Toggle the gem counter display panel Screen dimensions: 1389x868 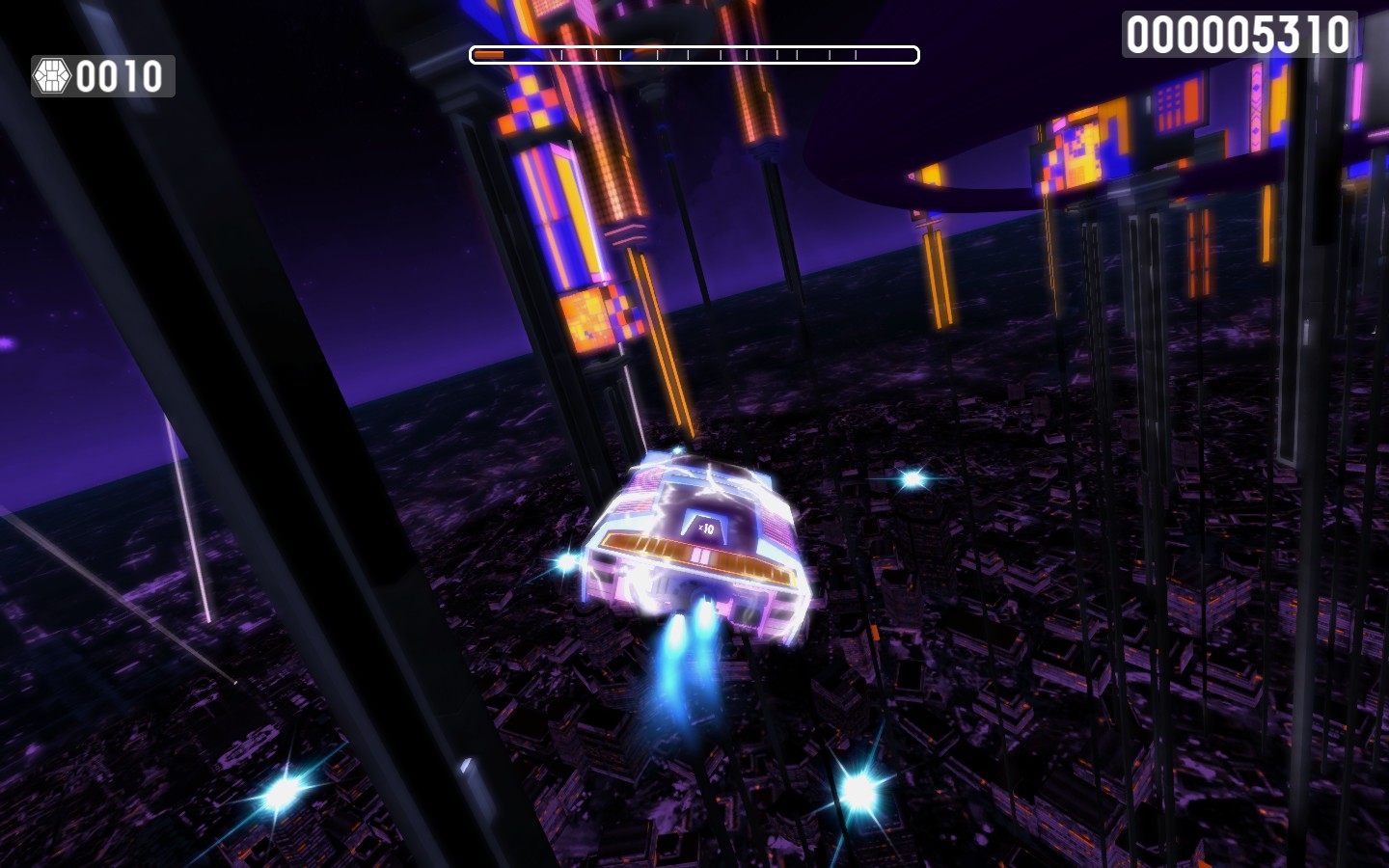(101, 75)
